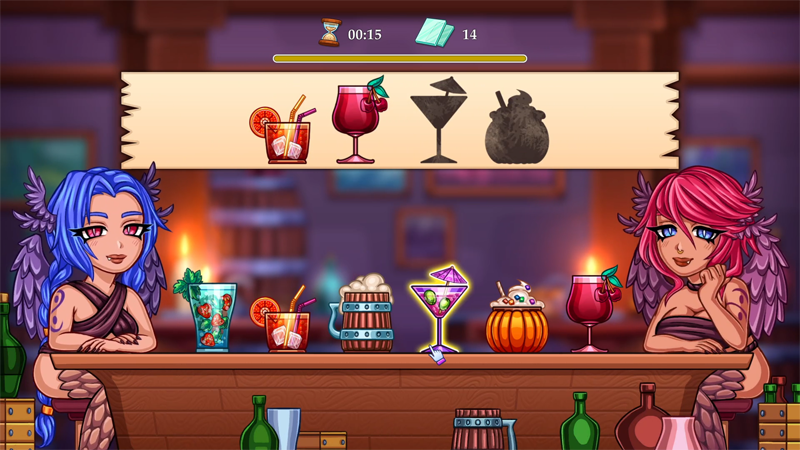Select the orange-slice iced cocktail on the bar

(x=286, y=325)
